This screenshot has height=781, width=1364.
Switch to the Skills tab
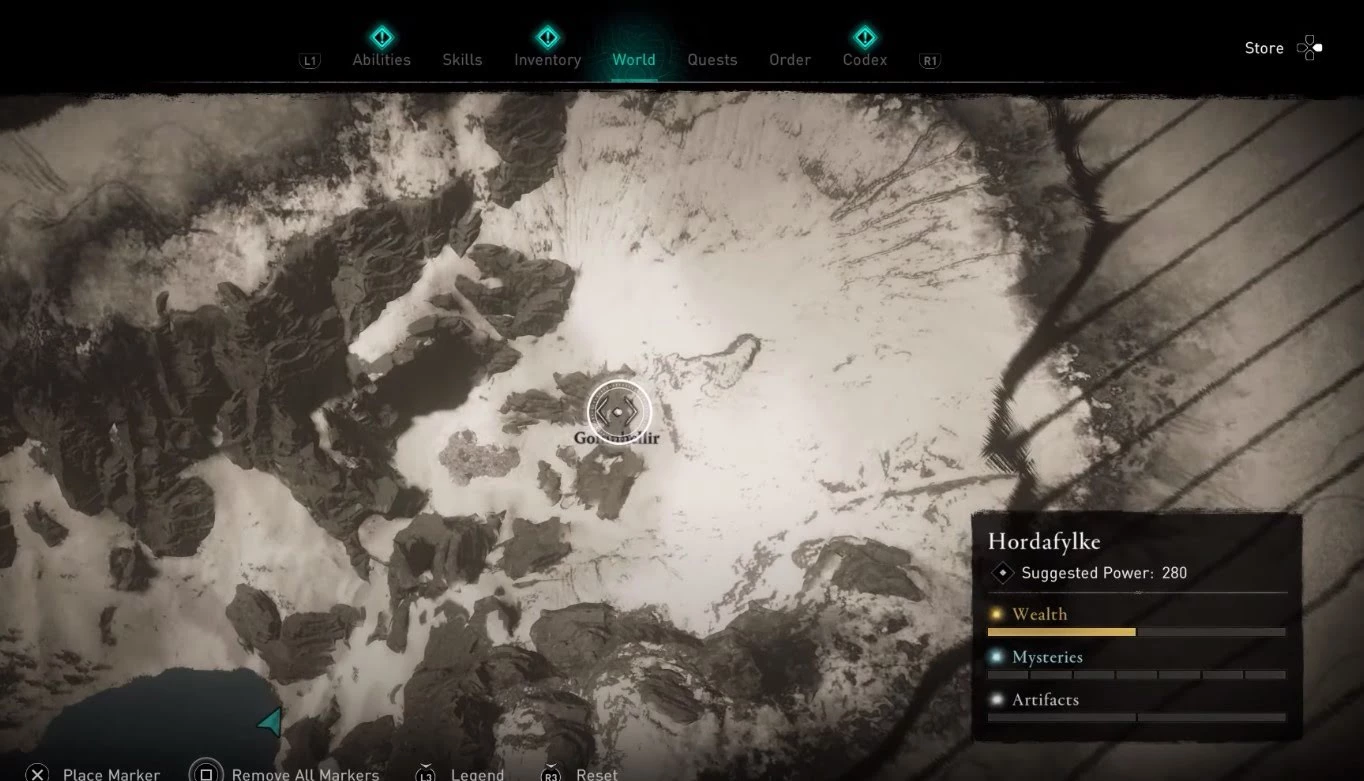[x=462, y=59]
